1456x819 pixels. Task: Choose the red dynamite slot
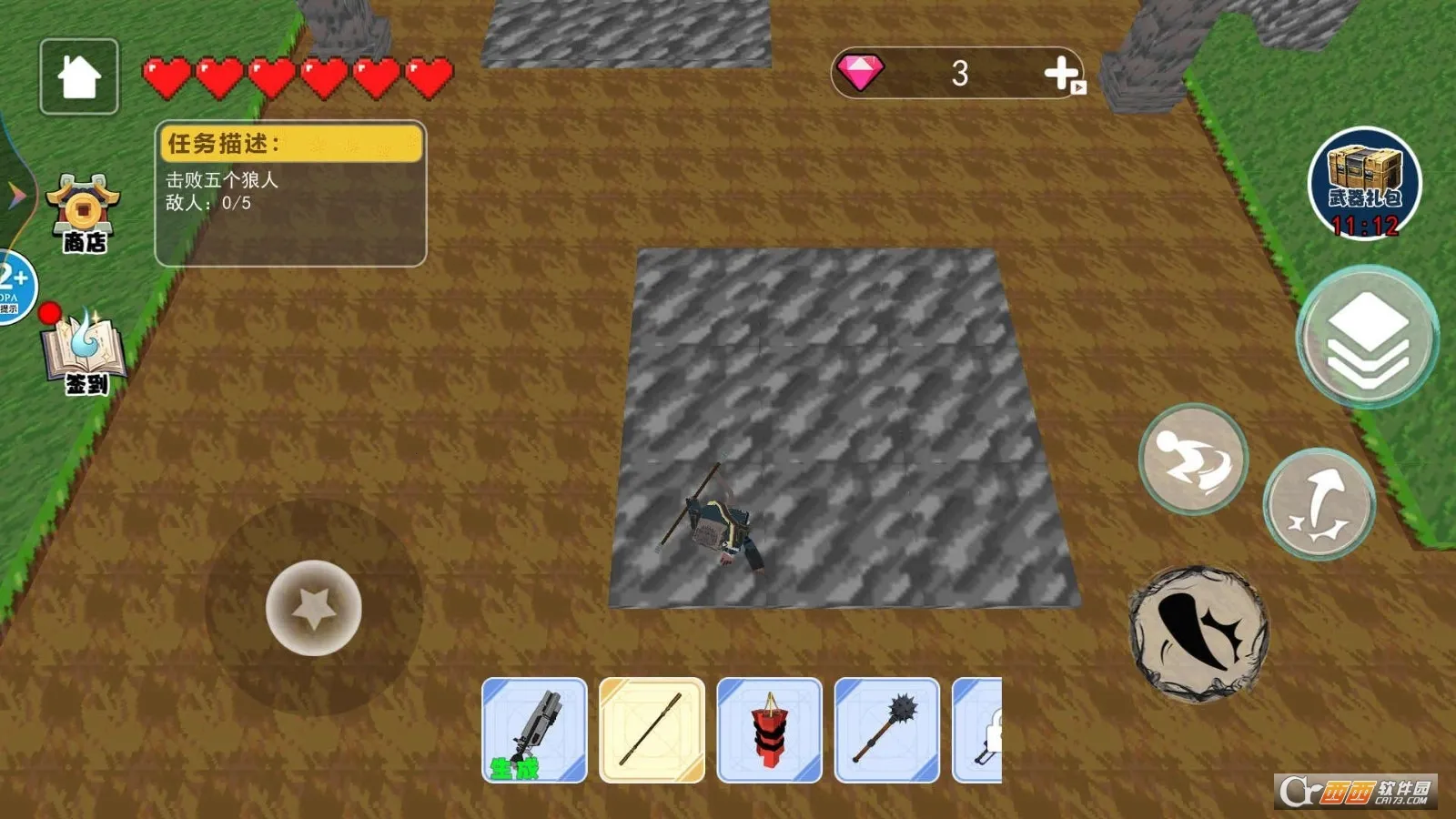click(769, 730)
